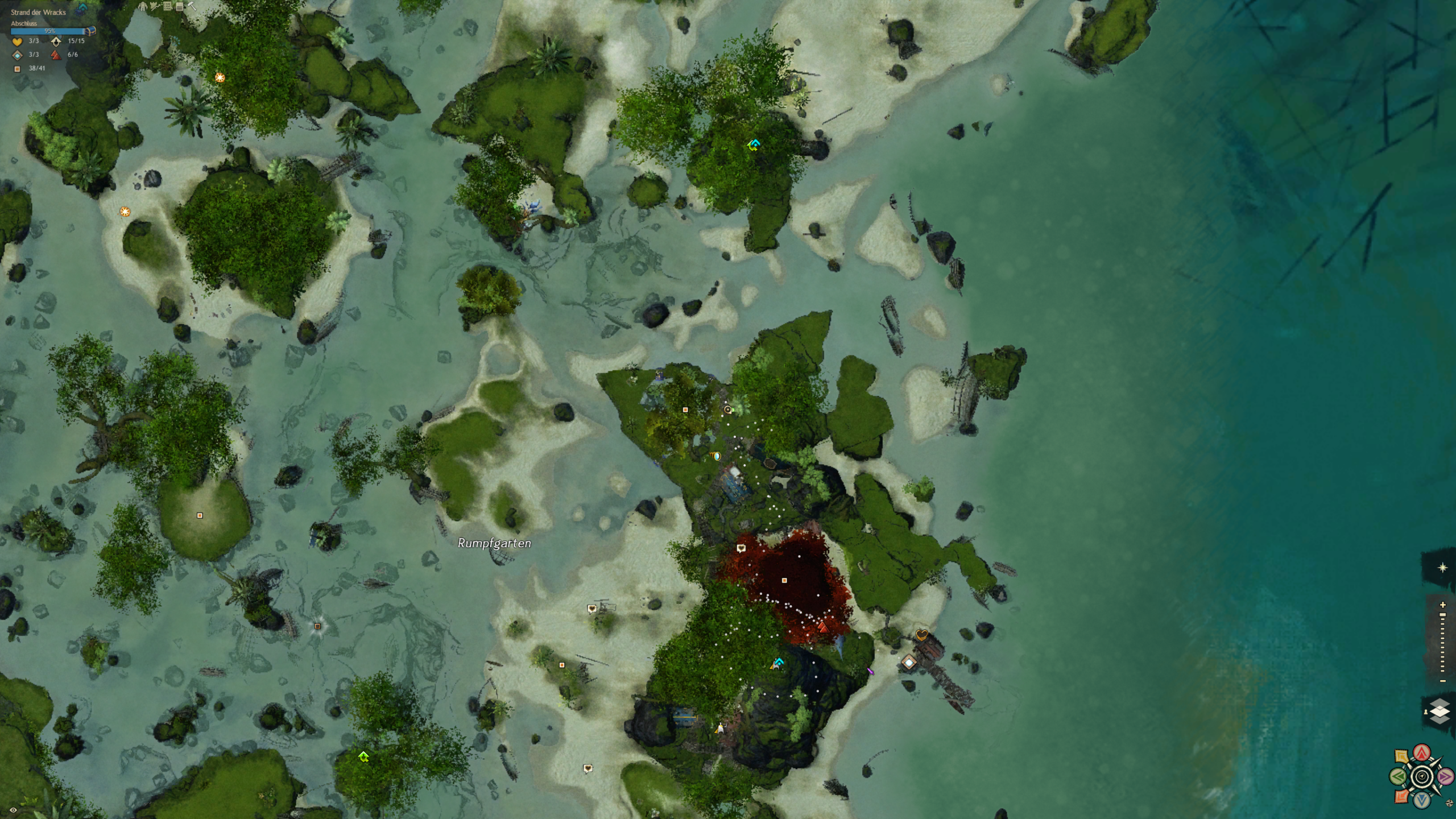
Task: Open the character figure icon in top toolbar
Action: pyautogui.click(x=143, y=7)
